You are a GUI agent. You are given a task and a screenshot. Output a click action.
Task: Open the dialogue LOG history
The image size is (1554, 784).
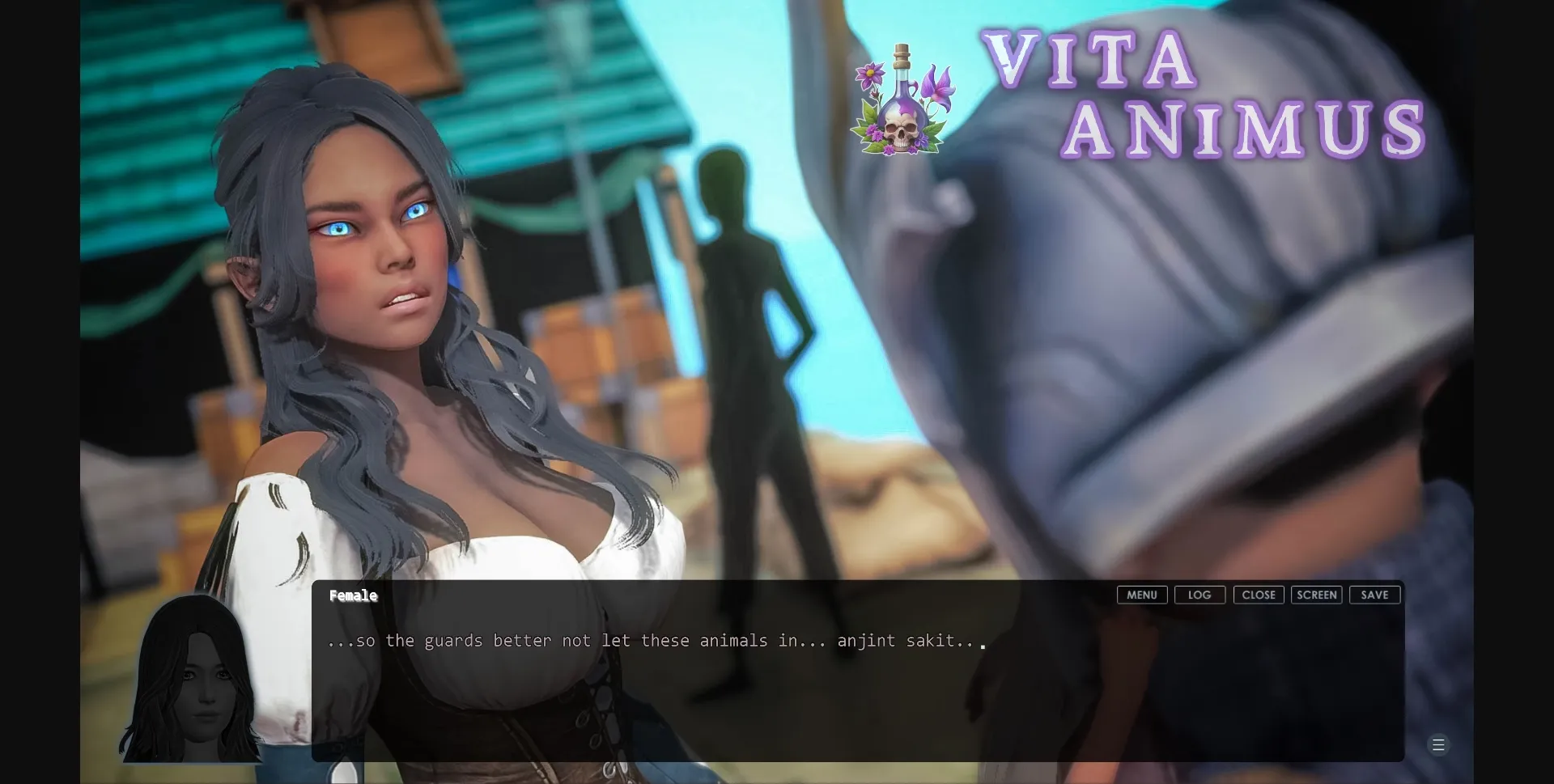[1199, 595]
